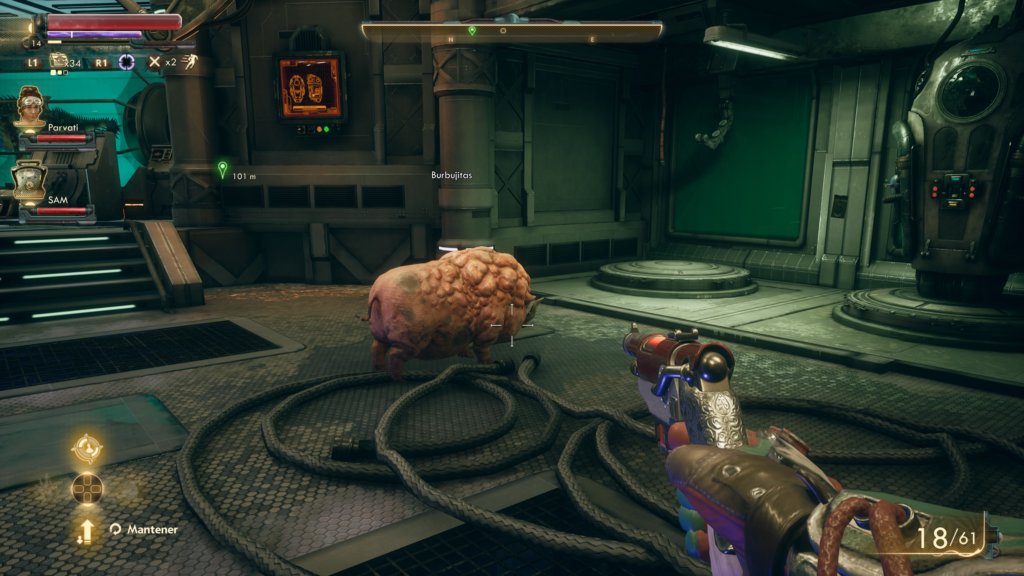Click the compass bar at top

pyautogui.click(x=511, y=31)
